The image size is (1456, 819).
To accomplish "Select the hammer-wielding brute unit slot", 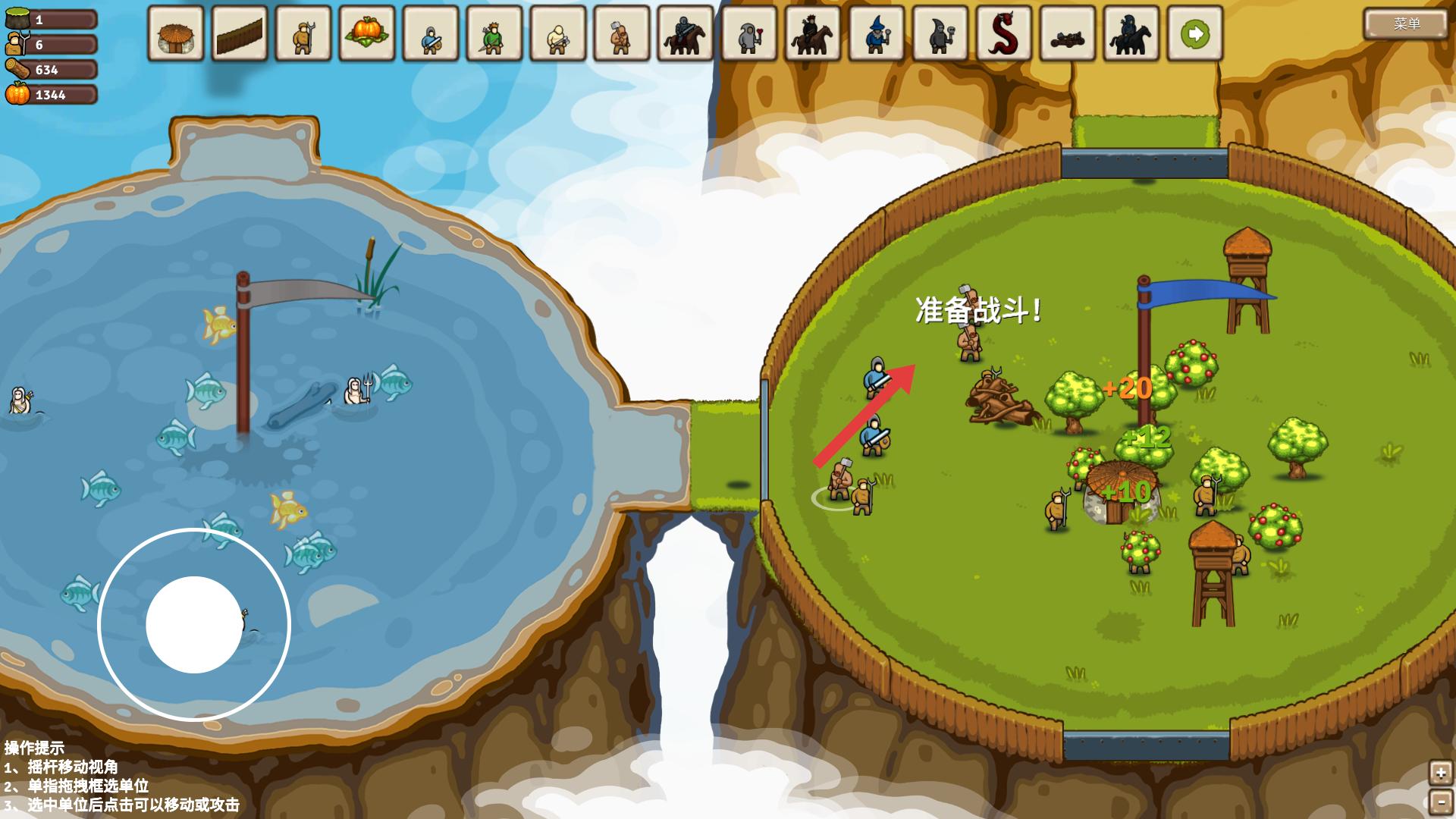I will [621, 34].
